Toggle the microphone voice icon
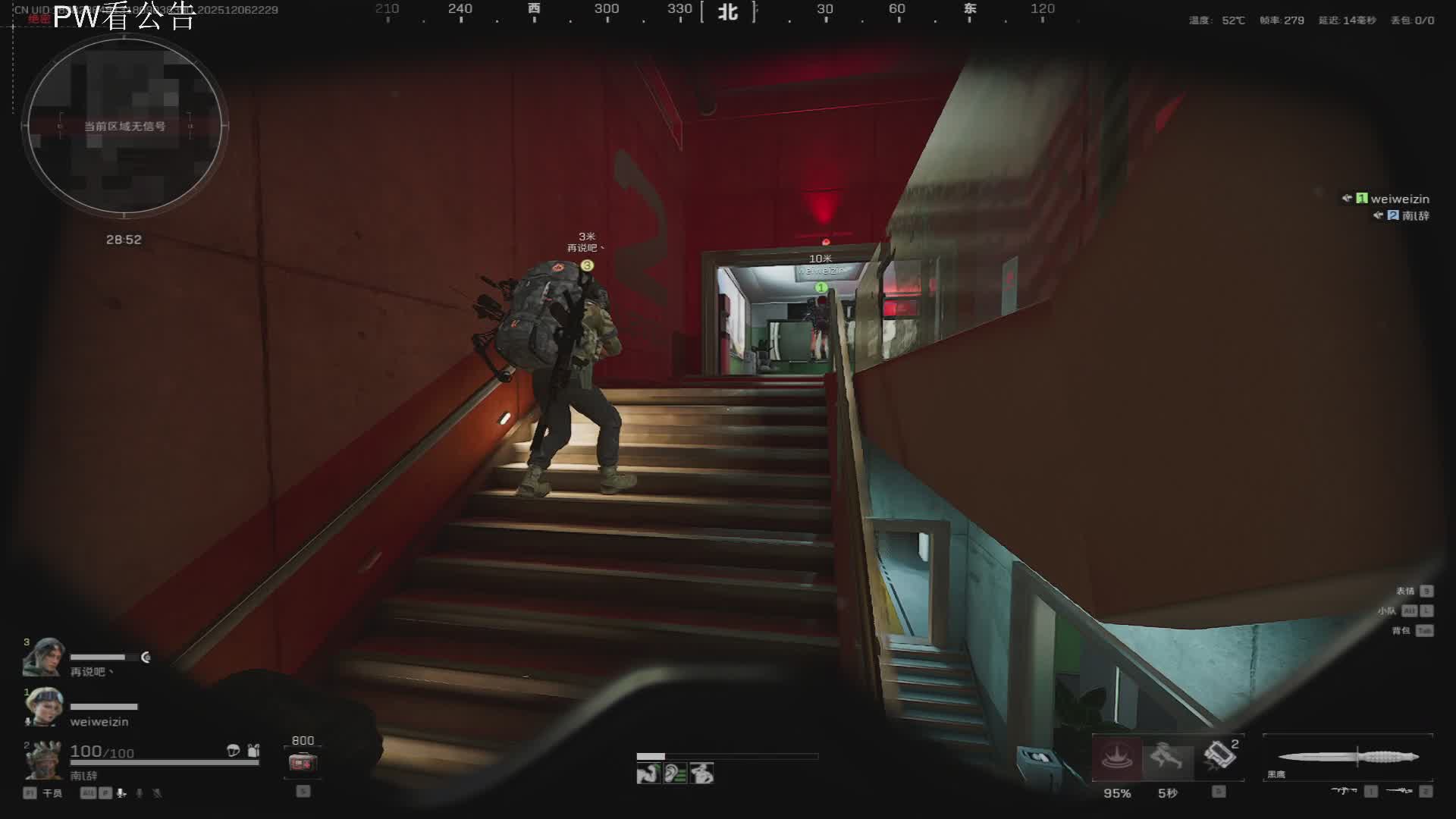Image resolution: width=1456 pixels, height=819 pixels. 121,793
